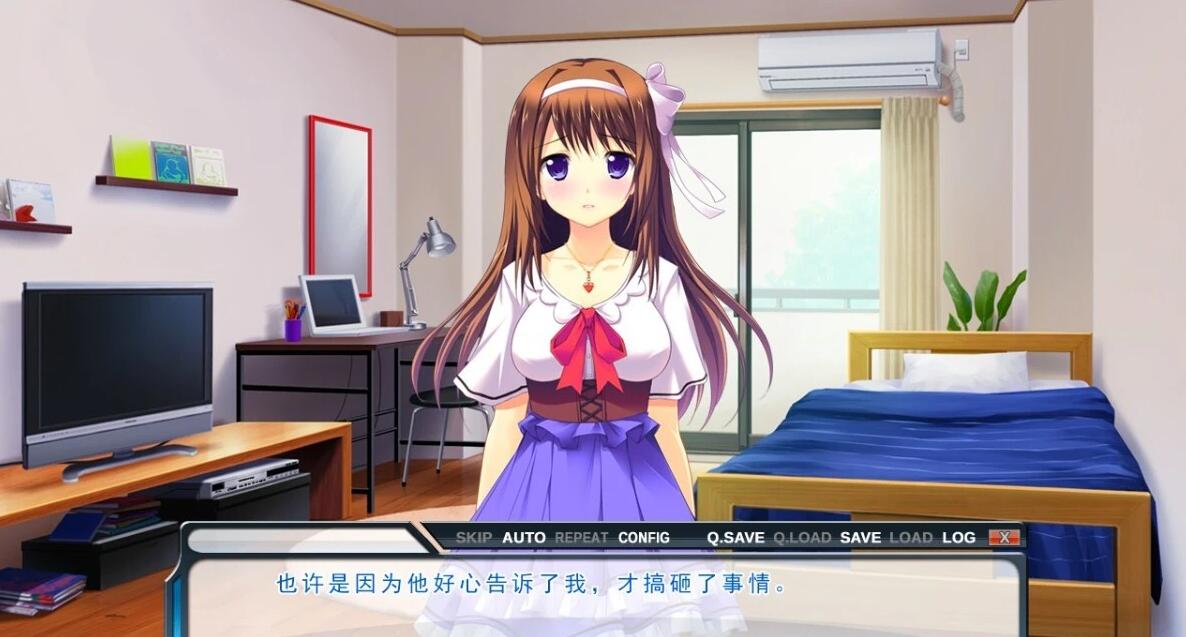This screenshot has height=637, width=1186.
Task: Turn on AUTO text advance
Action: point(524,538)
